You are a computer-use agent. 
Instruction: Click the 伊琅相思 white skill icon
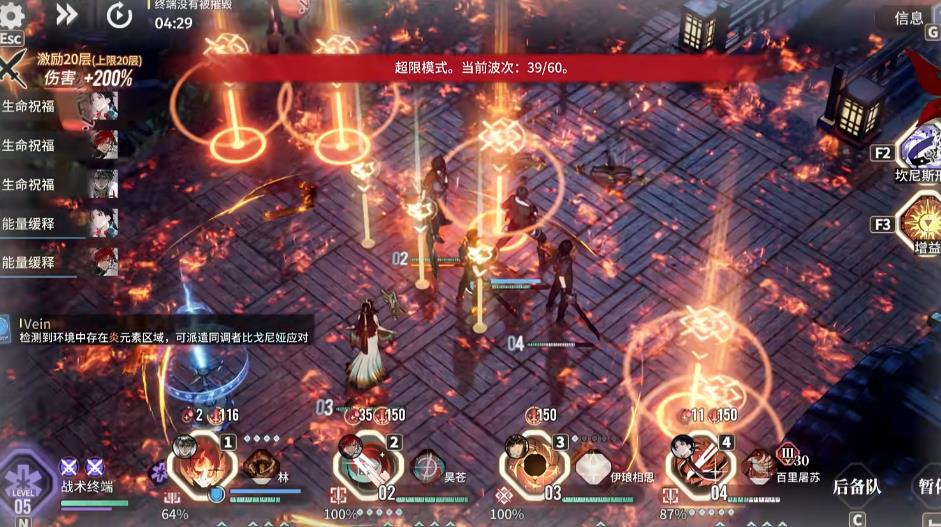(x=594, y=467)
